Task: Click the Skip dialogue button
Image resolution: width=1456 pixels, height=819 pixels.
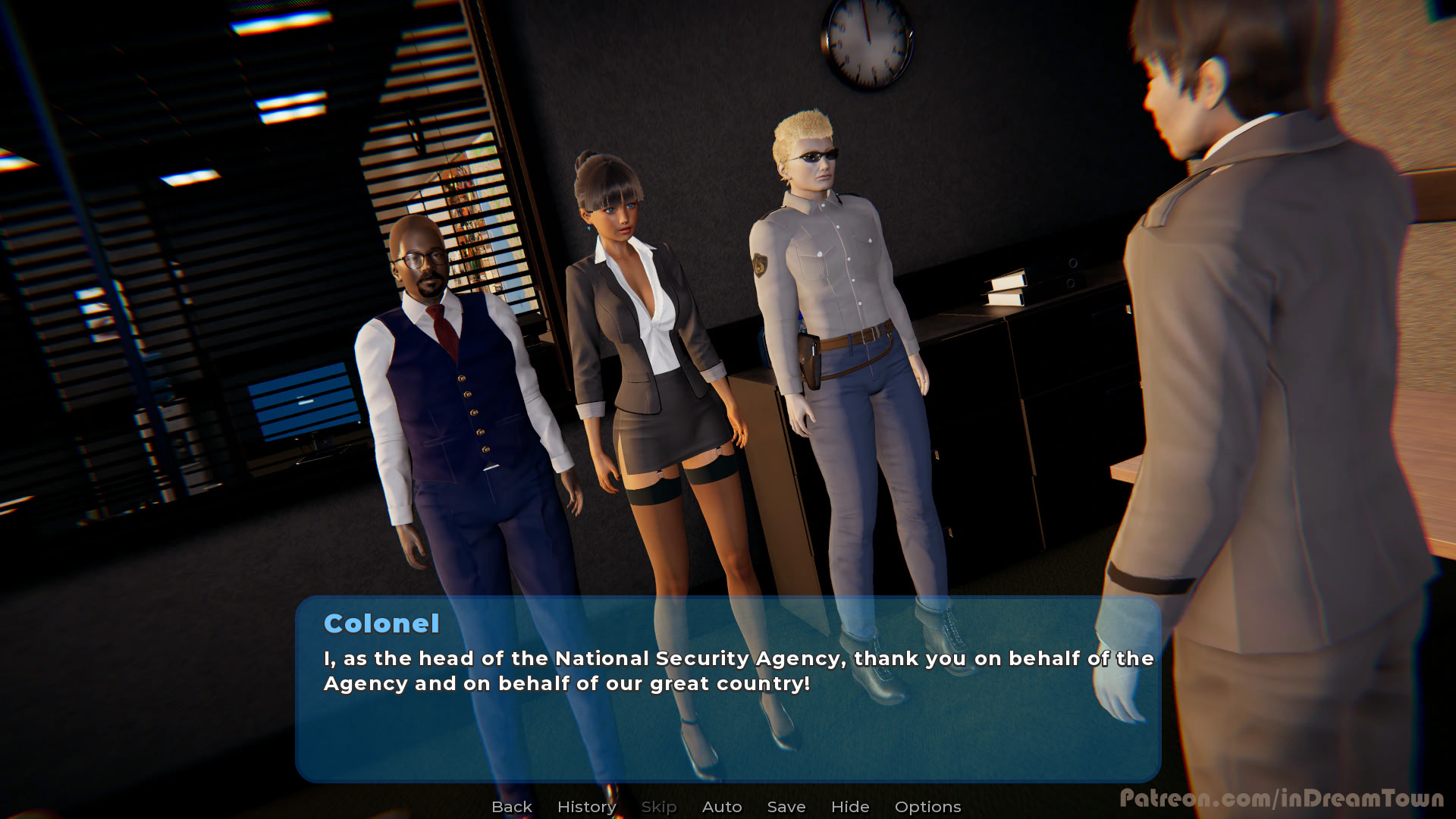Action: [x=659, y=807]
